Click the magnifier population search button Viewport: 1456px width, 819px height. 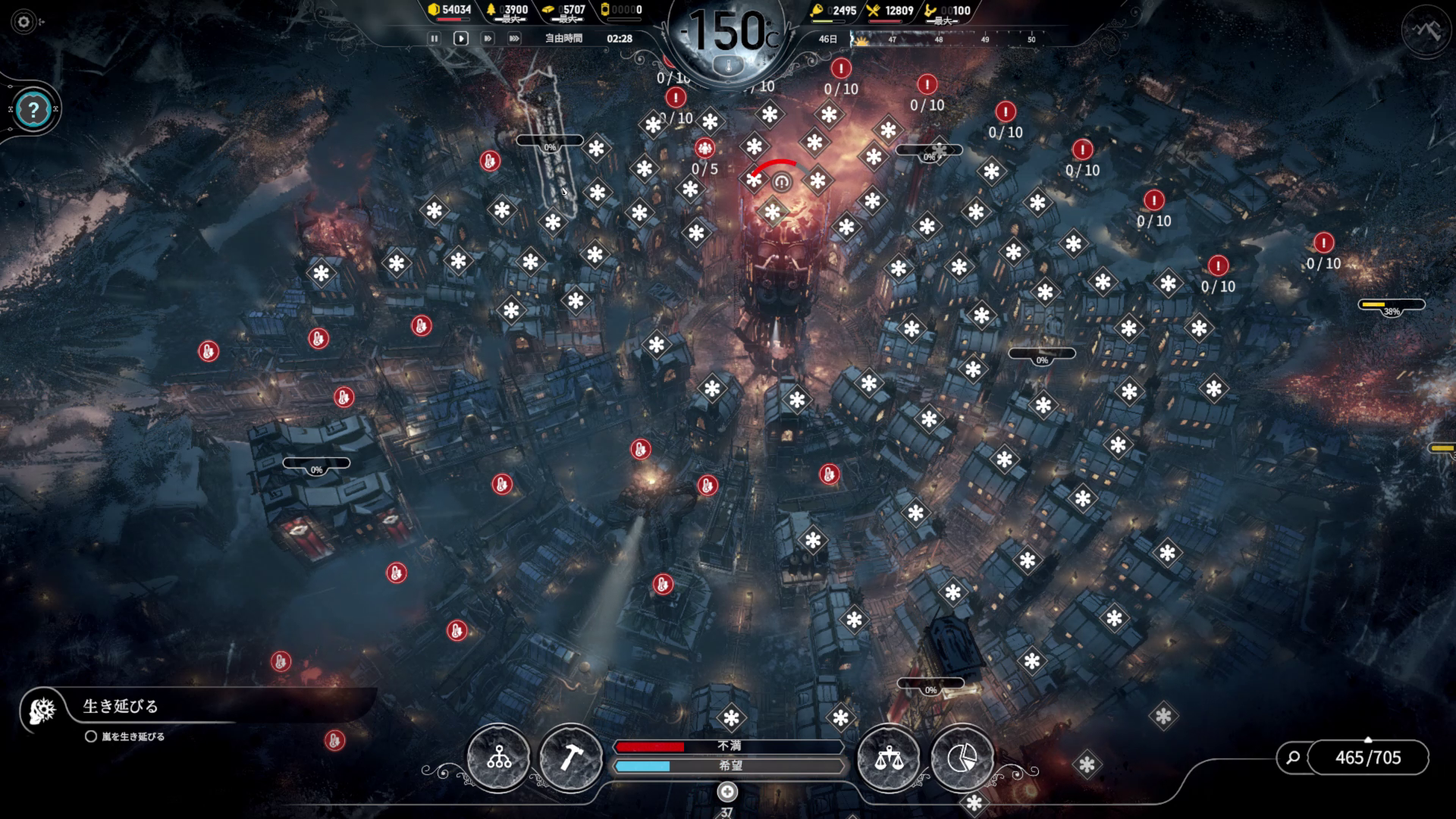(1294, 757)
